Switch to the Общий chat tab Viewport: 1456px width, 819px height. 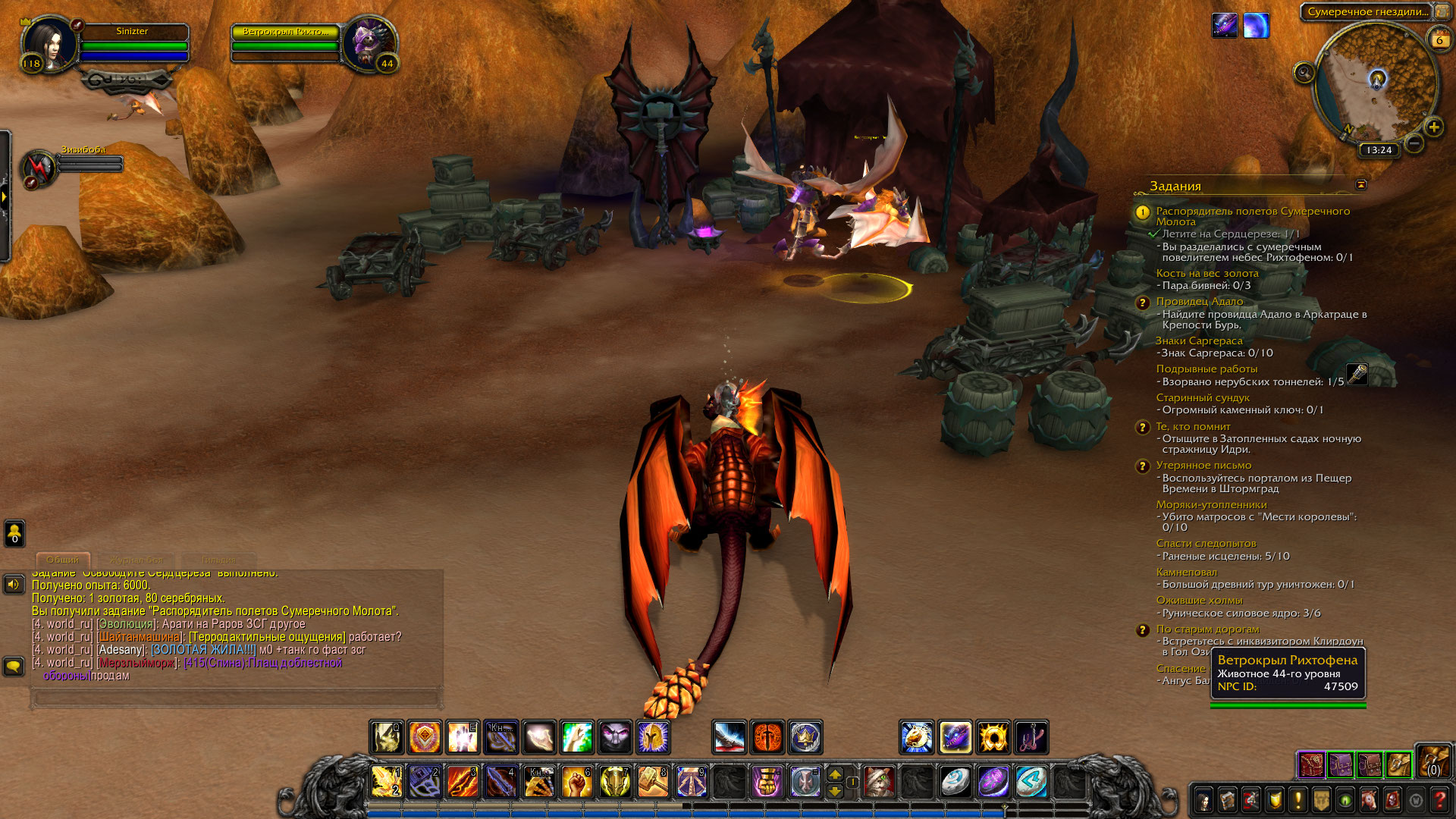pos(63,560)
